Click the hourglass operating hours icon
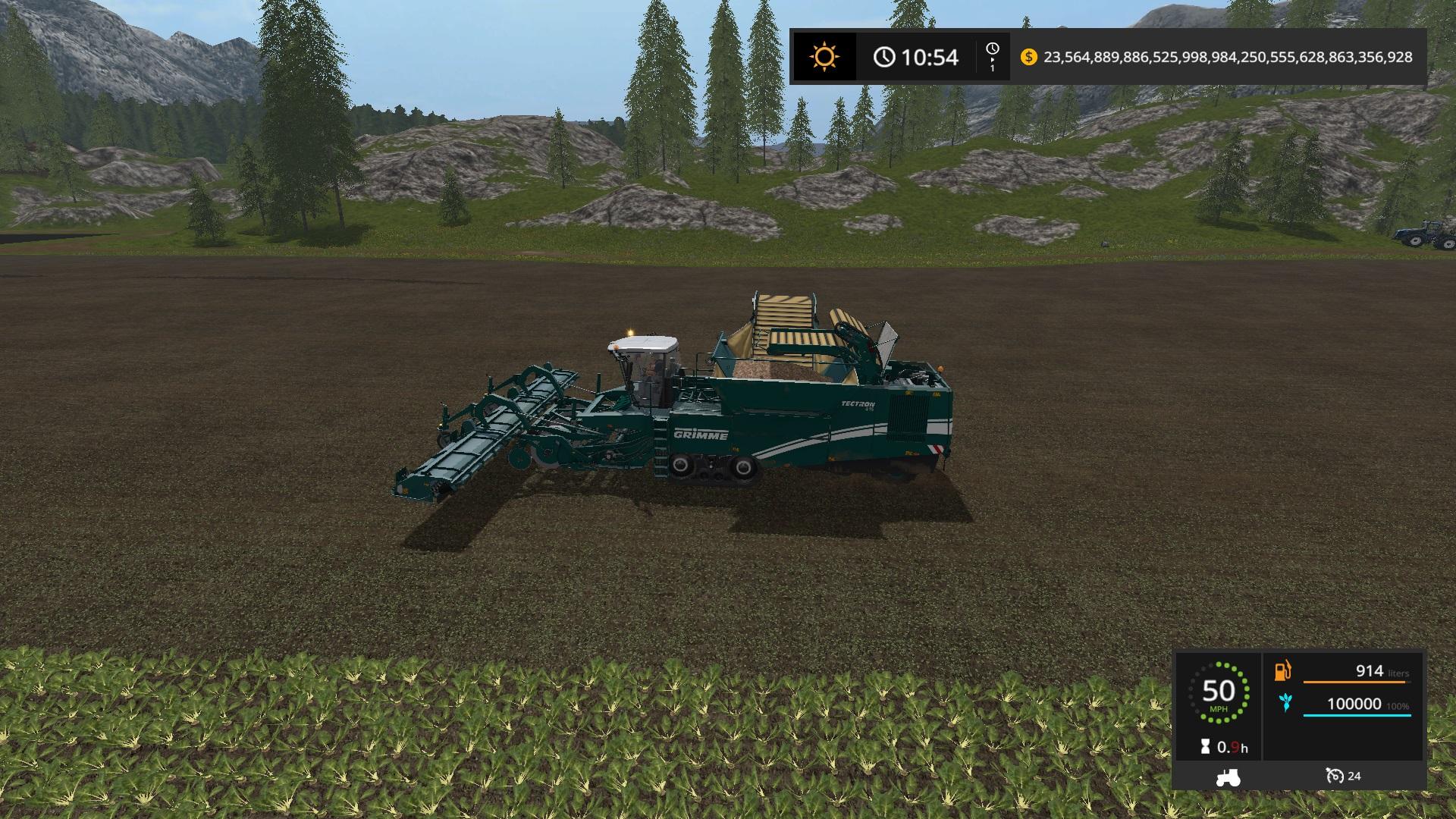The image size is (1456, 819). 1205,747
